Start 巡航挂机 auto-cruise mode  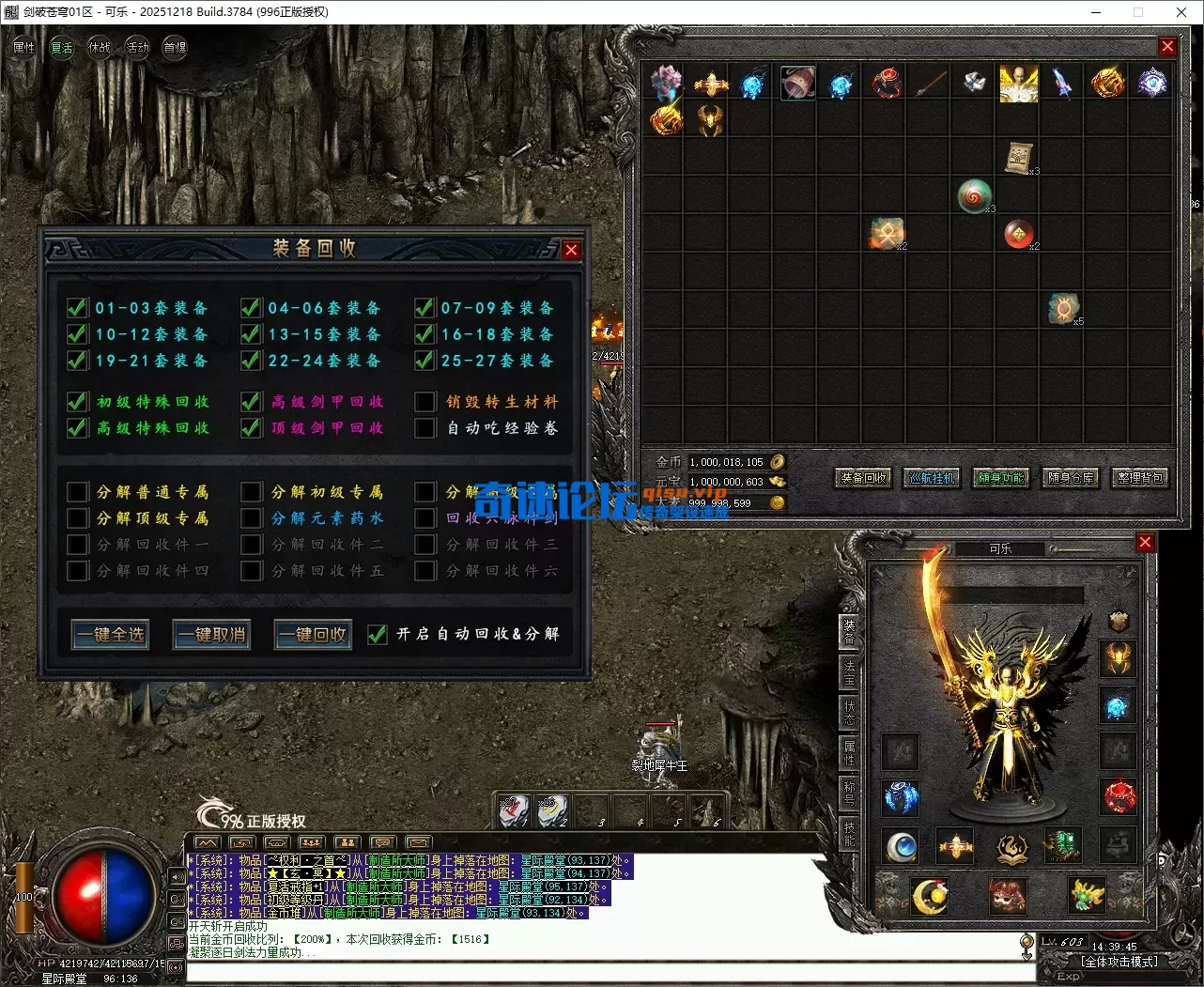pyautogui.click(x=932, y=478)
